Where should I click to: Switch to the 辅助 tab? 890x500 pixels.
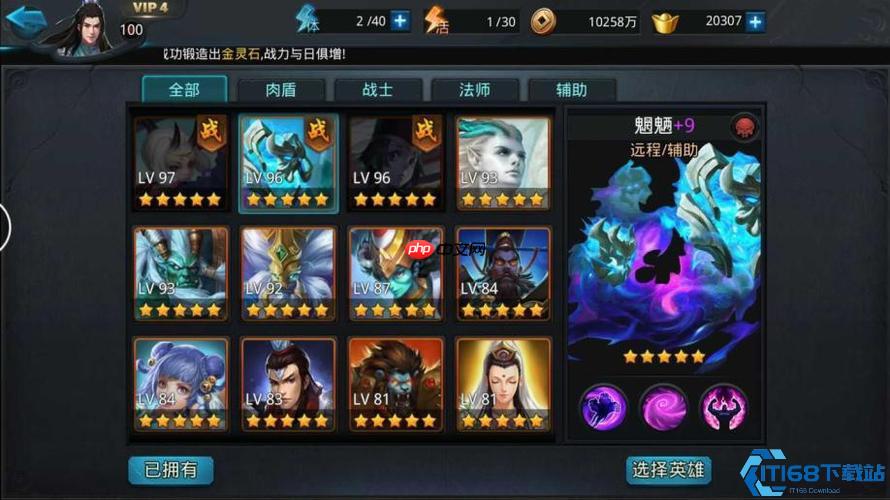tap(571, 90)
